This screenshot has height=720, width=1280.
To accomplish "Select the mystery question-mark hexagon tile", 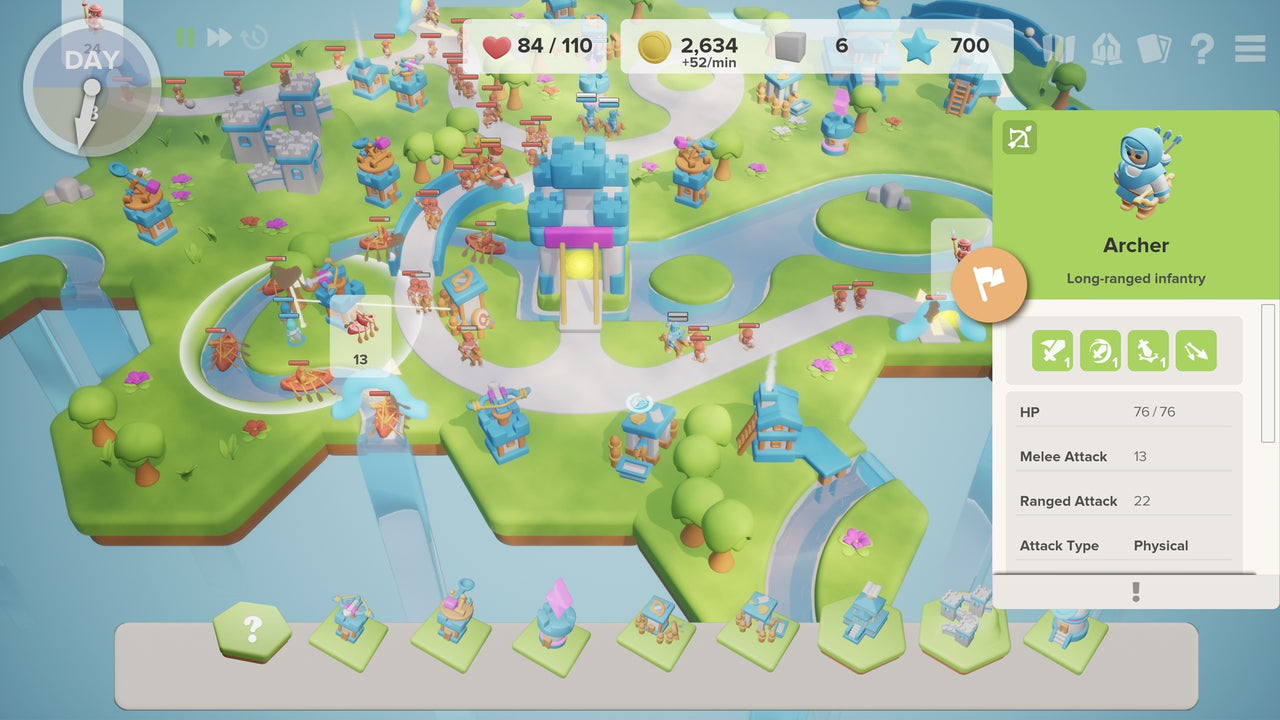I will 254,631.
